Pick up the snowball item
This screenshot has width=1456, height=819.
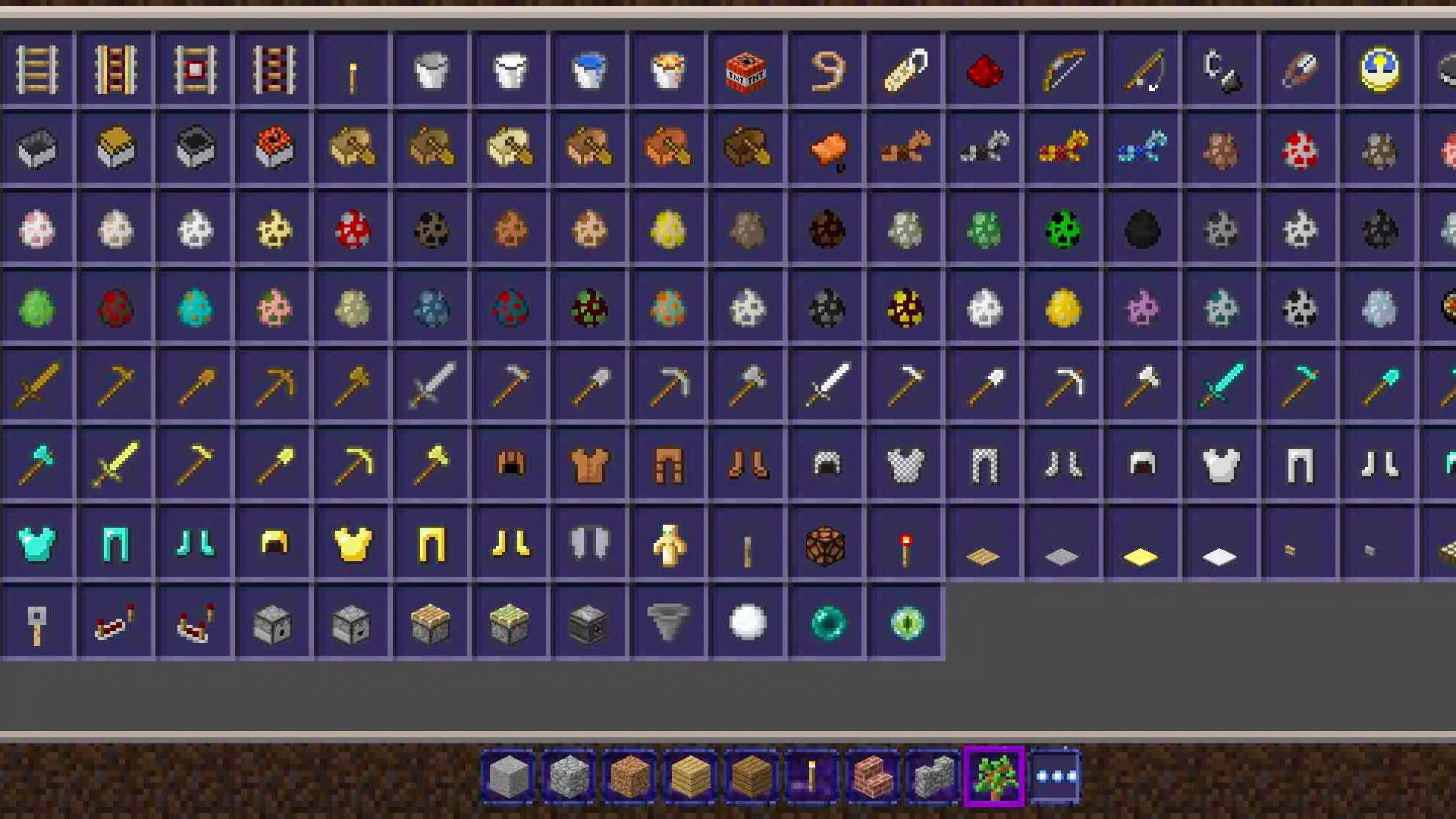(x=746, y=622)
